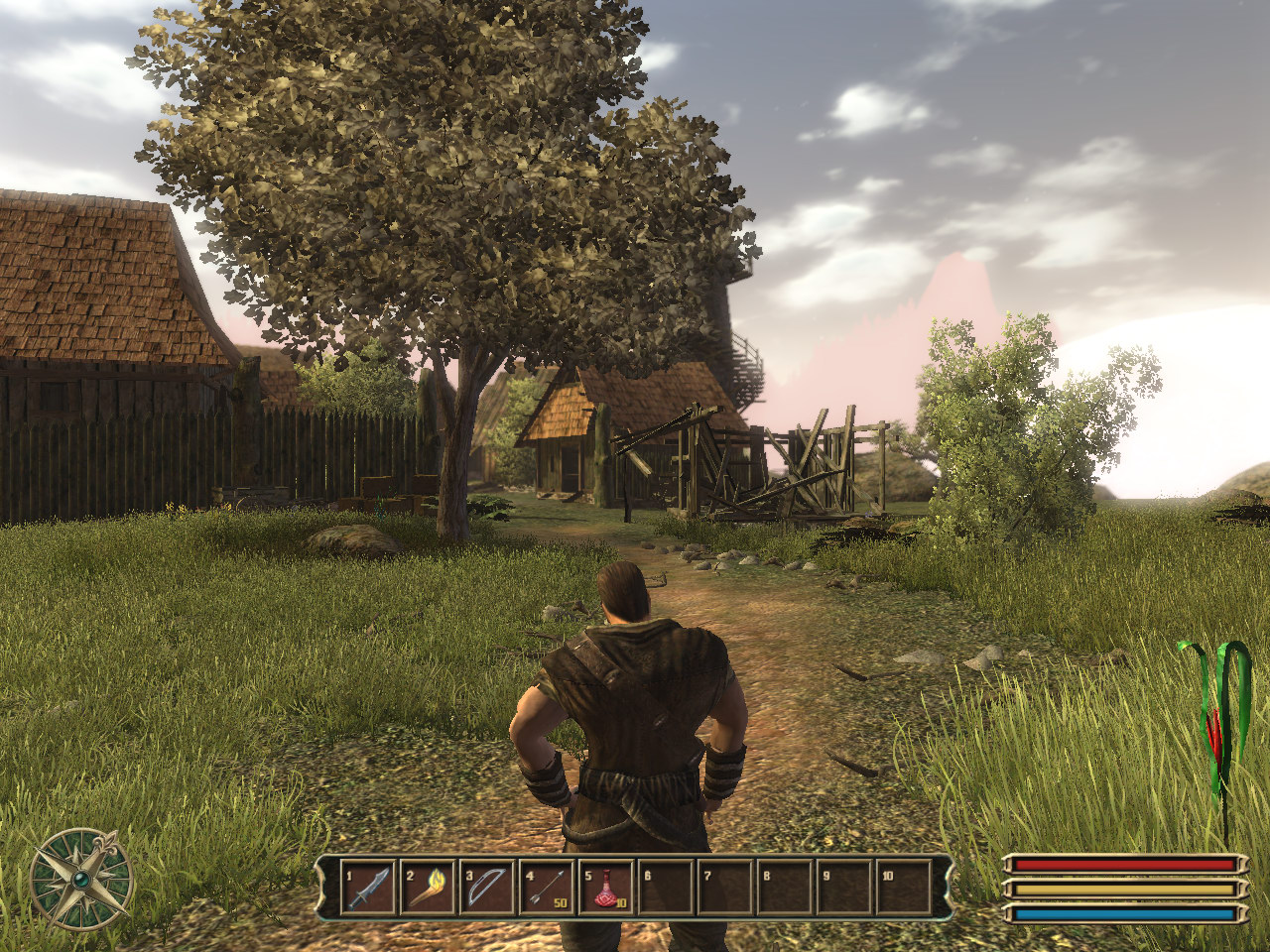Use the red healing potion slot

coord(606,887)
